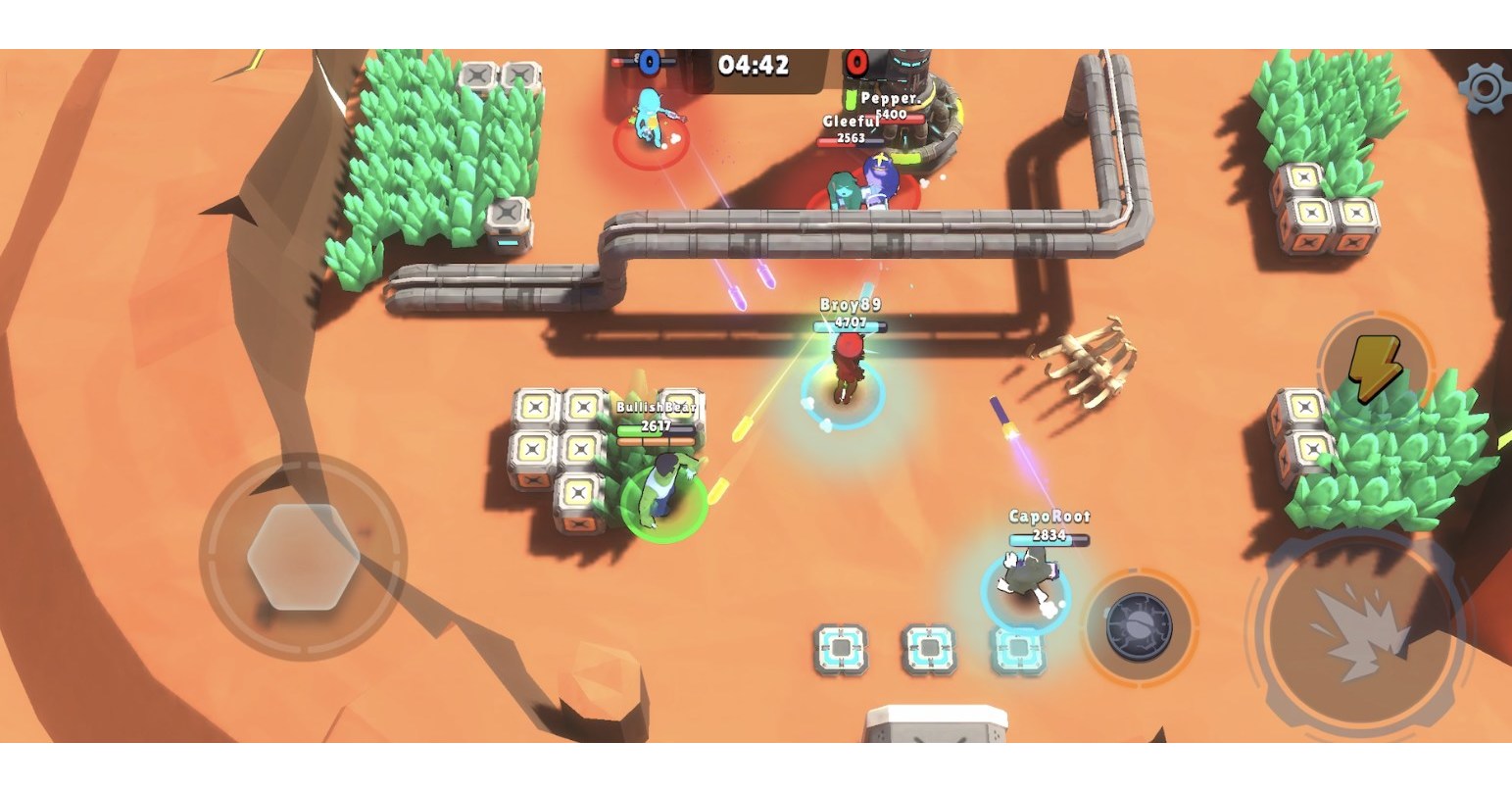The image size is (1512, 792).
Task: Click the match timer showing 04:42
Action: (x=753, y=65)
